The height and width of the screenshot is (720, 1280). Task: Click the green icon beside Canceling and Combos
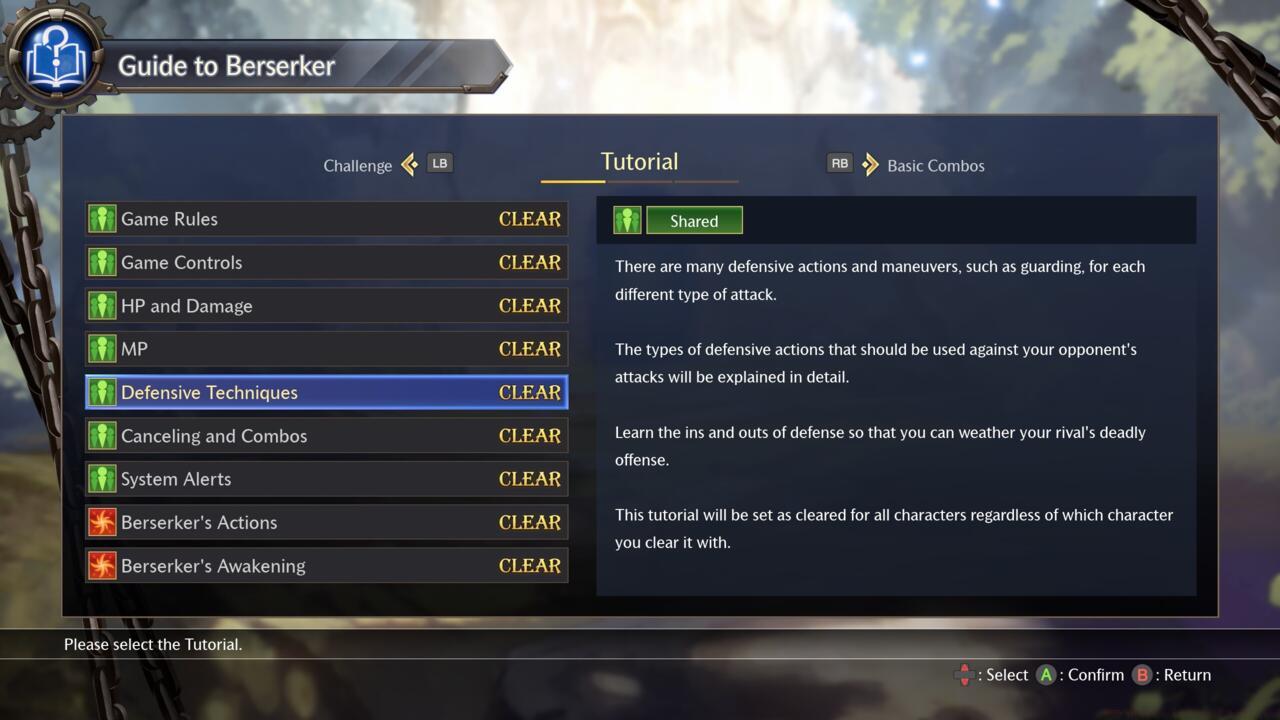[101, 435]
